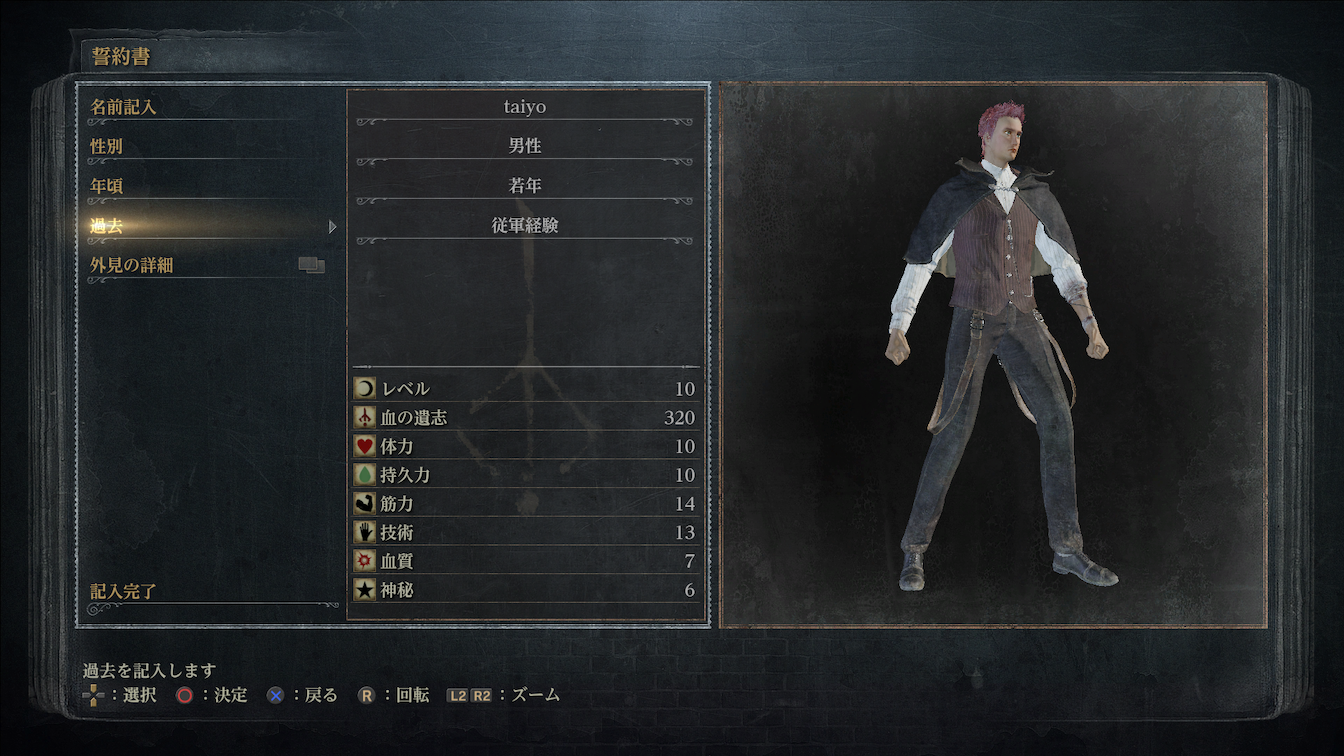
Task: Open 外見の詳細 appearance details
Action: coord(132,266)
